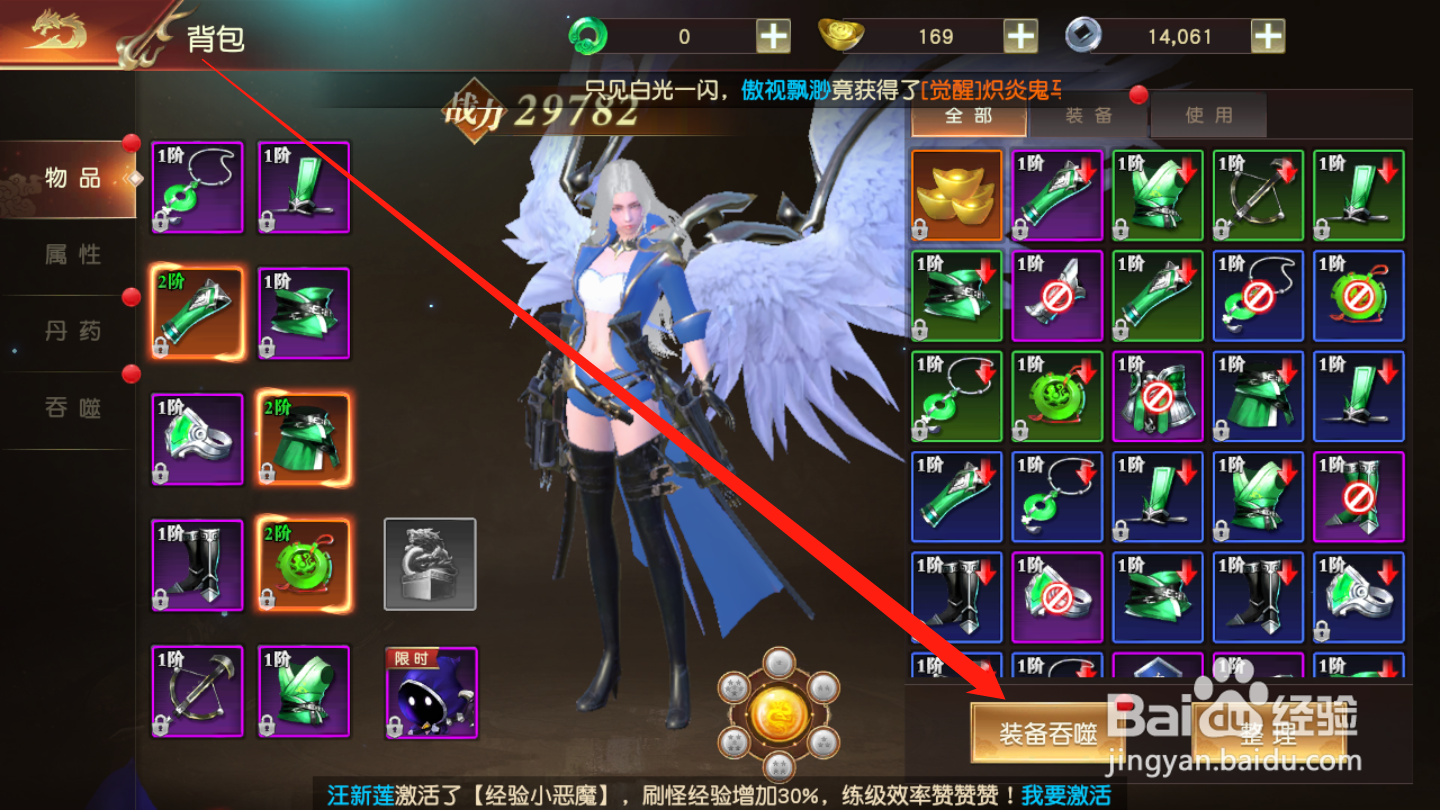Viewport: 1440px width, 810px height.
Task: Toggle the lock on the jade necklace item
Action: 162,222
